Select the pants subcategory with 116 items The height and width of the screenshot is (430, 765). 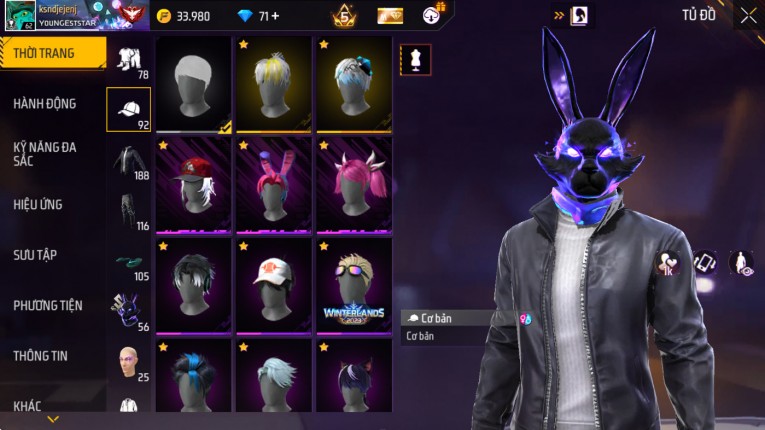click(x=128, y=212)
